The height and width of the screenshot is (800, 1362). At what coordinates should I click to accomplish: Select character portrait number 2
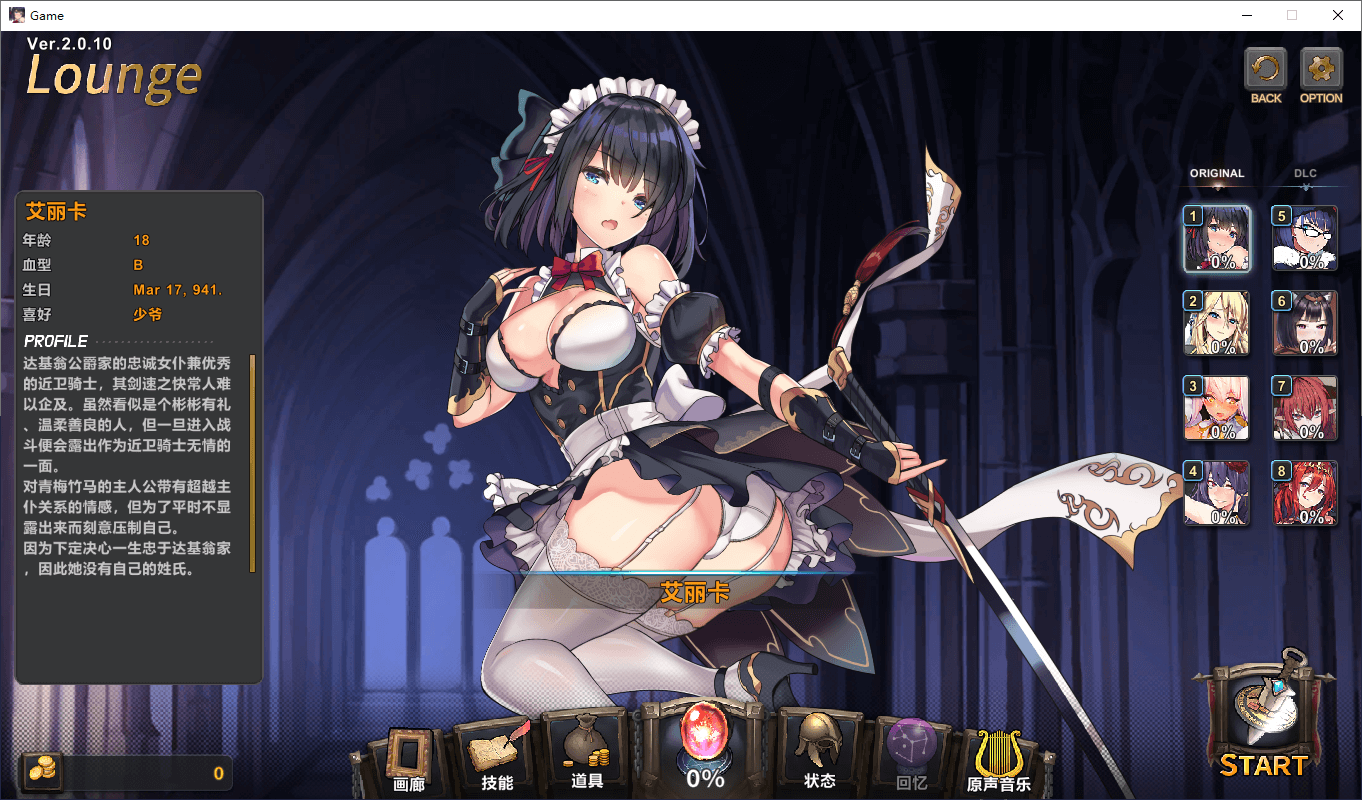(1217, 324)
